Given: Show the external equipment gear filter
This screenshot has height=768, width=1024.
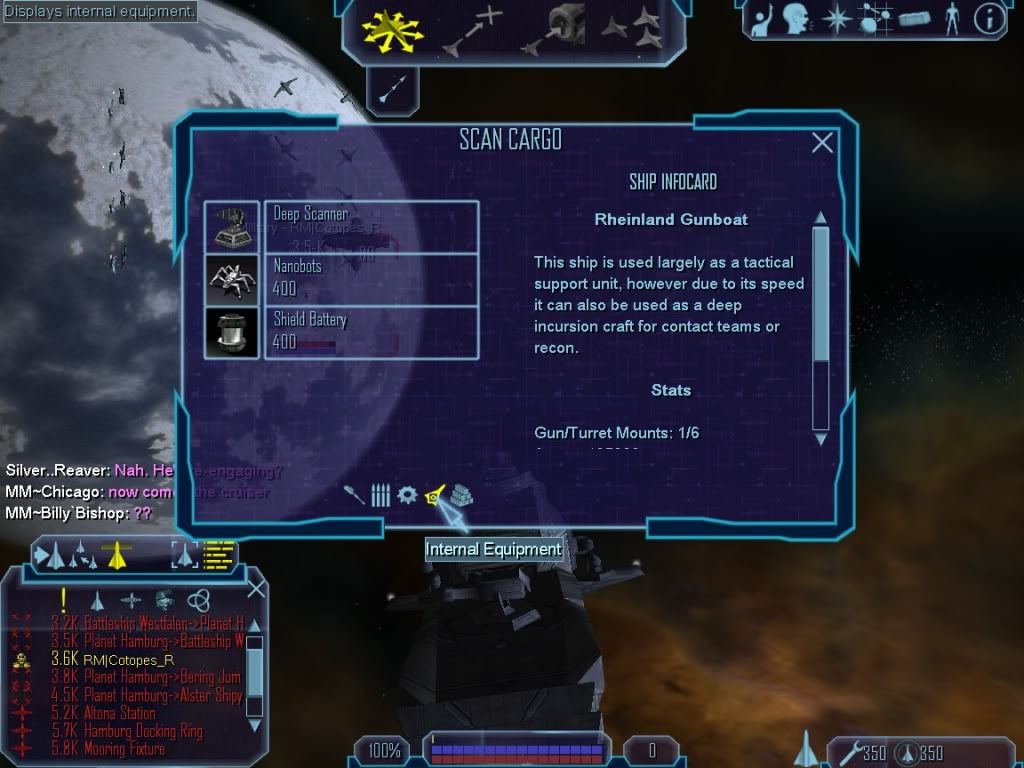Looking at the screenshot, I should click(407, 495).
